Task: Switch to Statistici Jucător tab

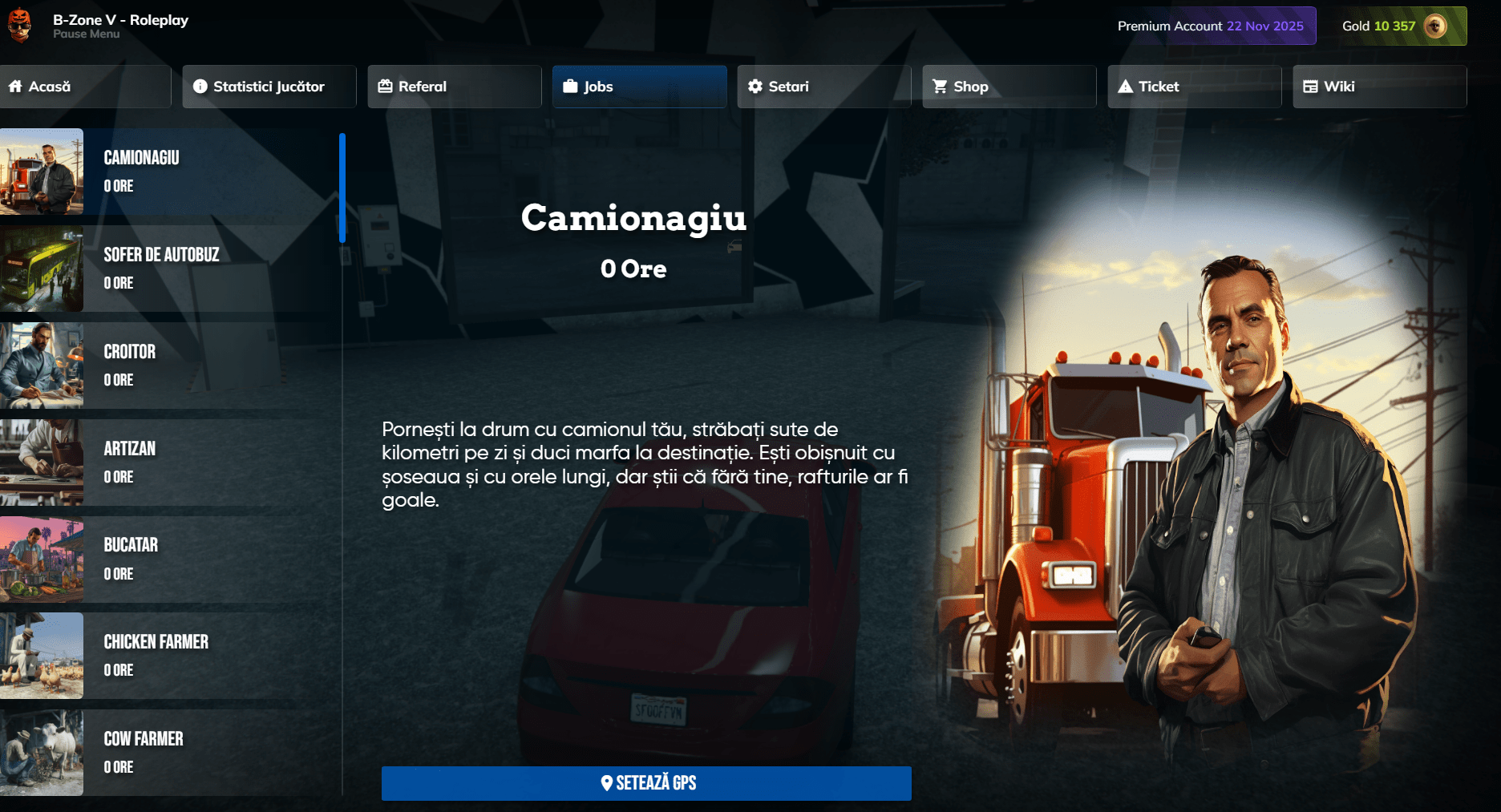Action: [x=269, y=87]
